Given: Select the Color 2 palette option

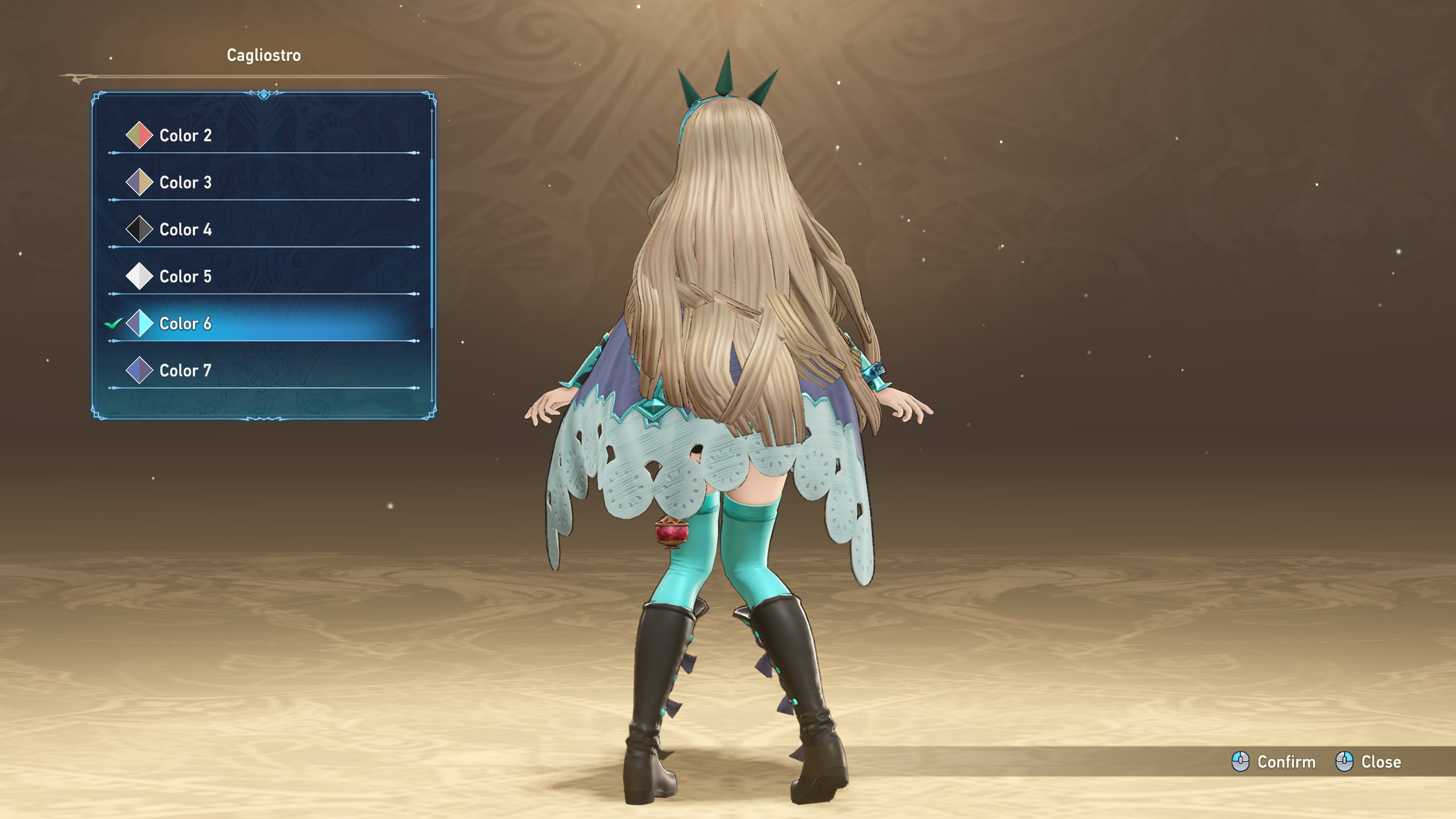Looking at the screenshot, I should point(185,135).
